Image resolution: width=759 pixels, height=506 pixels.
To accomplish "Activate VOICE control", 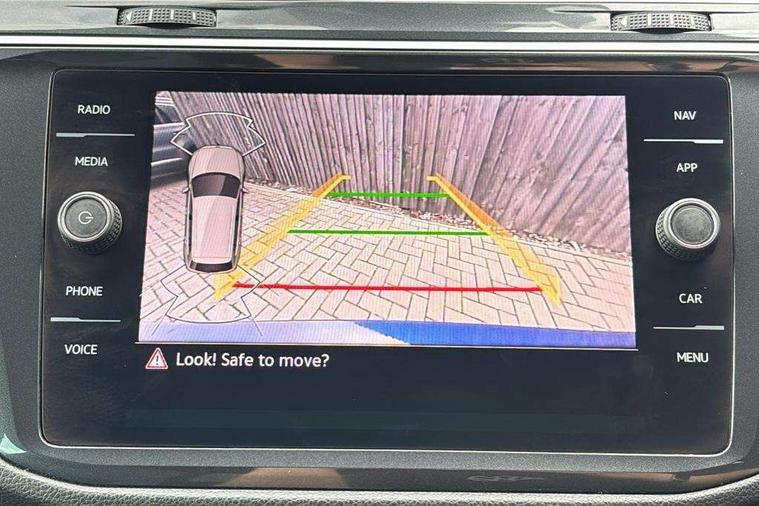I will [81, 349].
